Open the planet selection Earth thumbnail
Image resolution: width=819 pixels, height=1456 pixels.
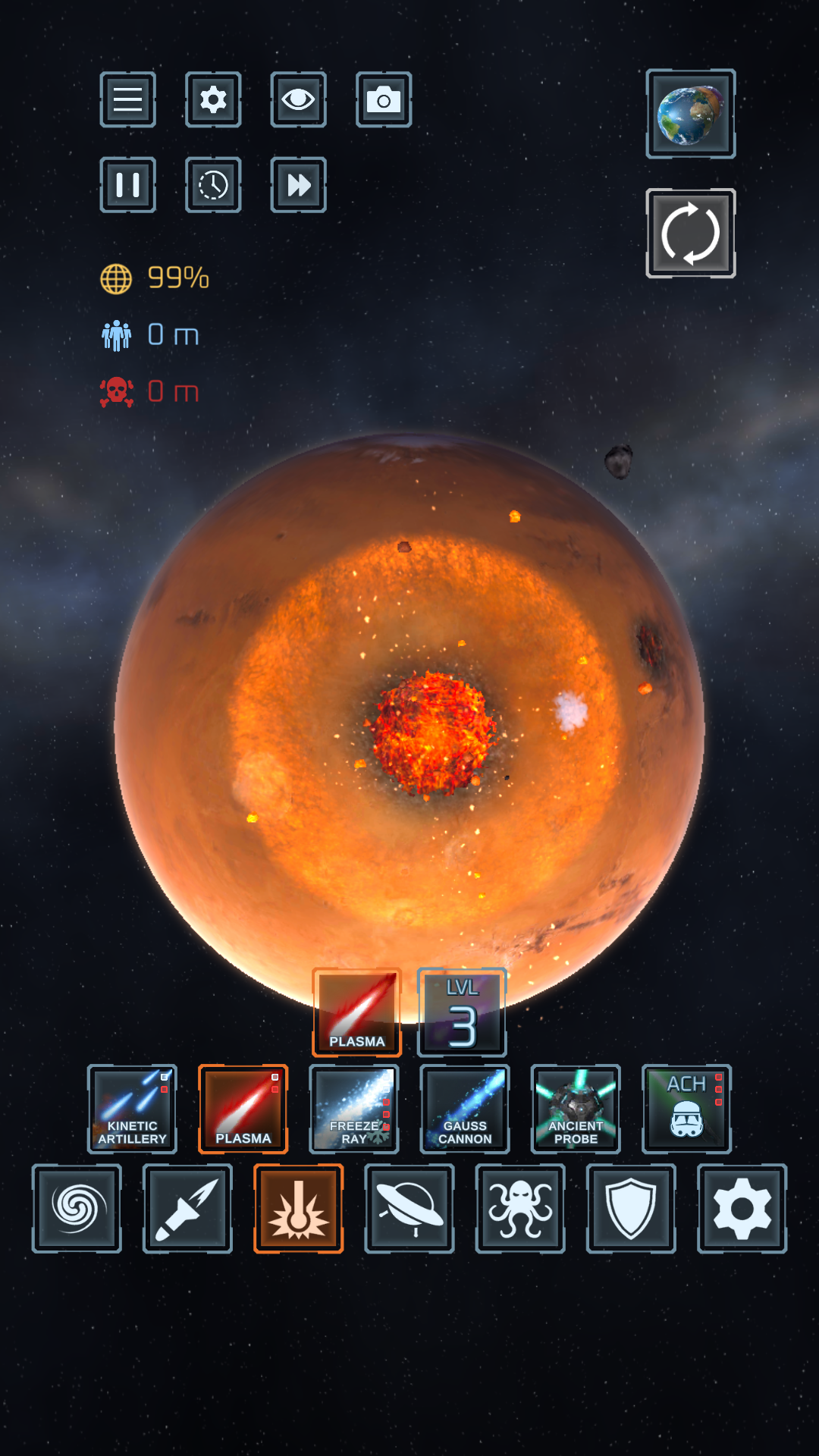pyautogui.click(x=690, y=114)
